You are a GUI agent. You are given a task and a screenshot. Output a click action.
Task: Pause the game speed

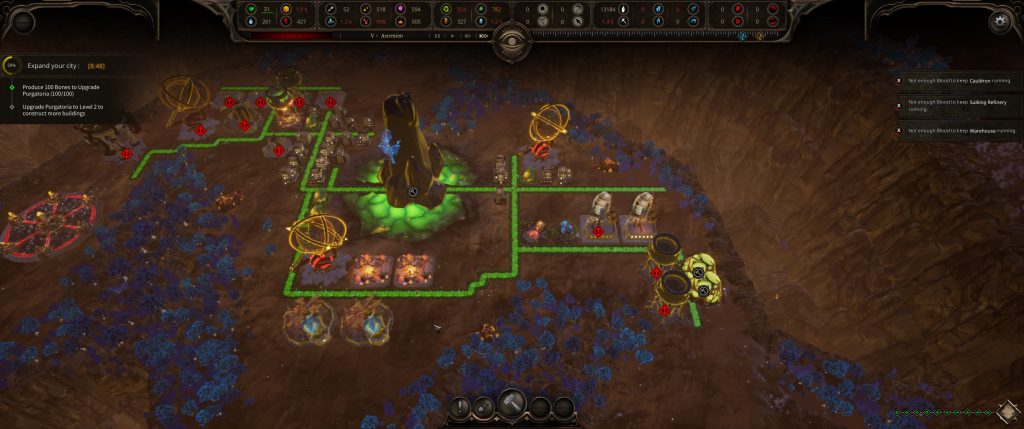pos(437,35)
